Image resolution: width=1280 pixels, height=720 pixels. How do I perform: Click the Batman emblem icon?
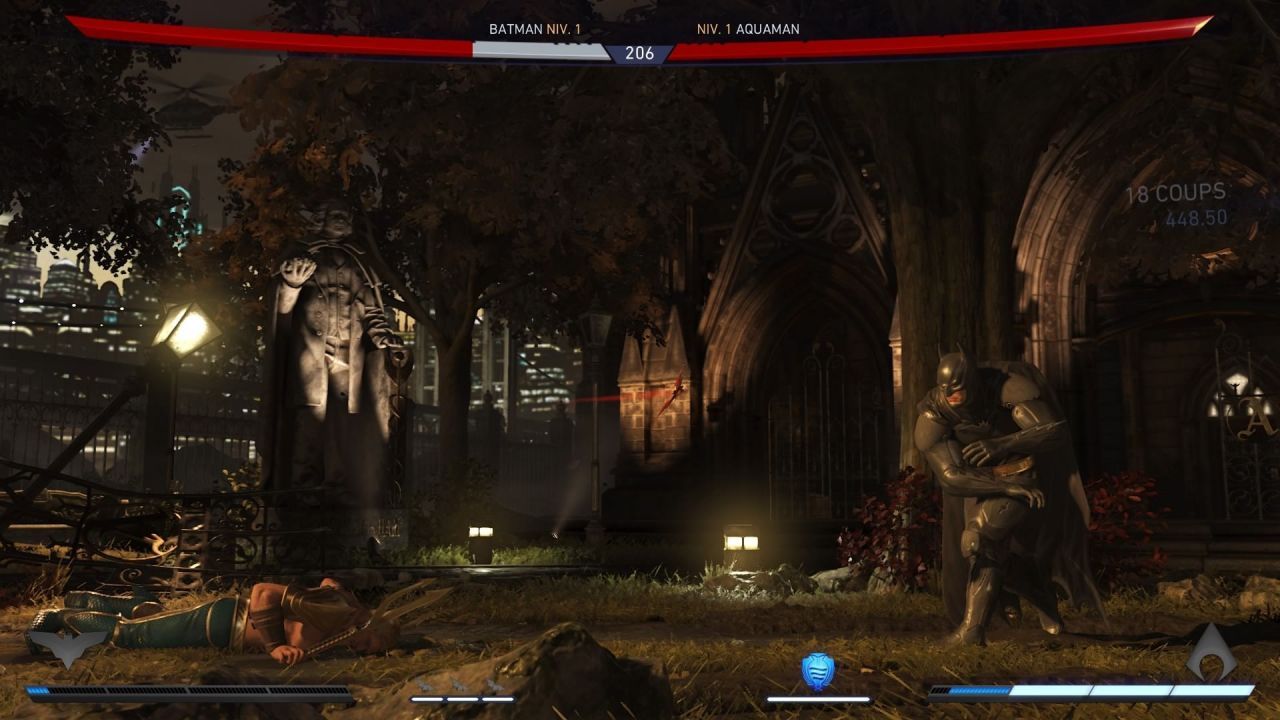66,648
